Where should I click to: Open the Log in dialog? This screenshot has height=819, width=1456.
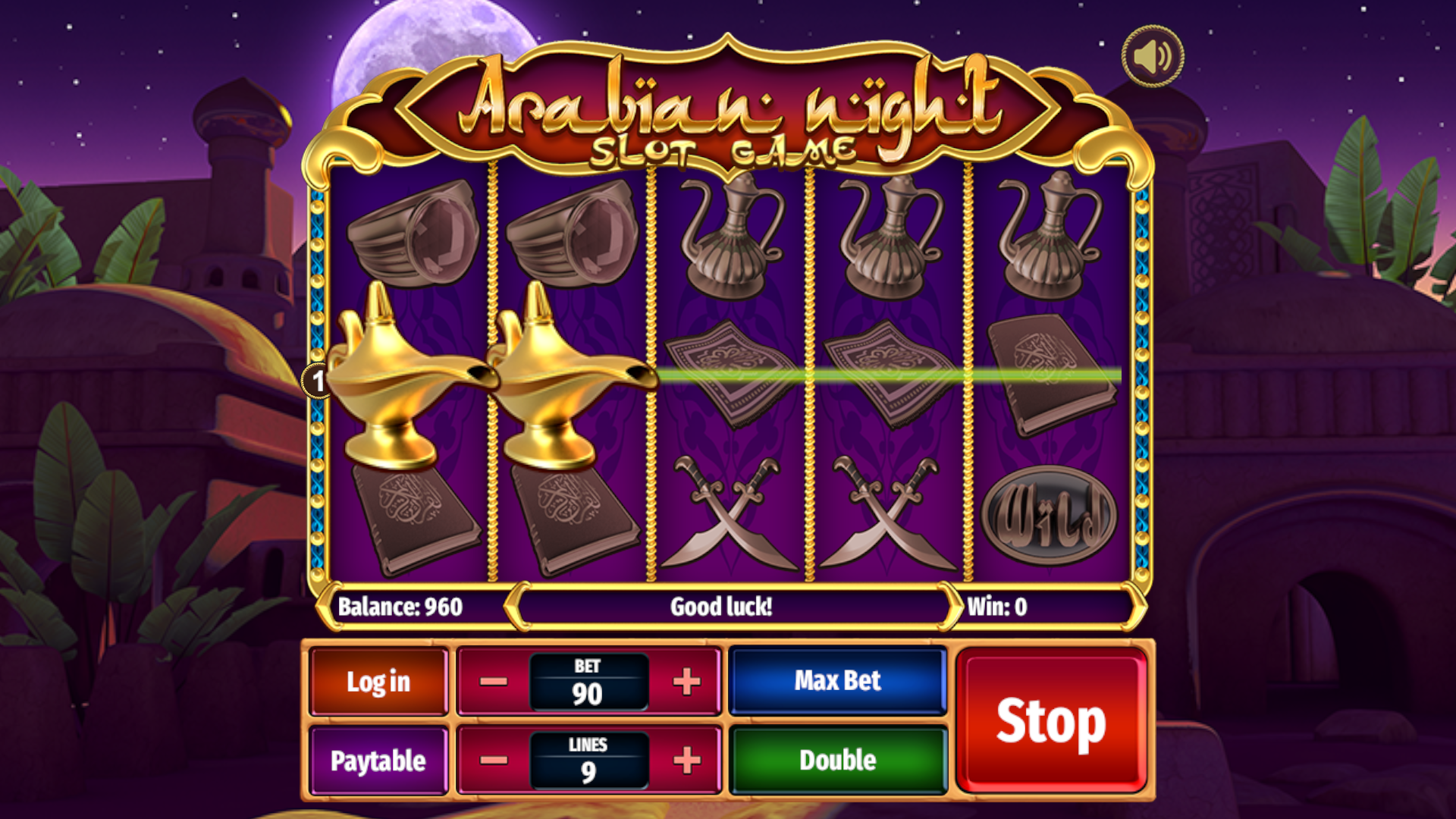pos(377,680)
